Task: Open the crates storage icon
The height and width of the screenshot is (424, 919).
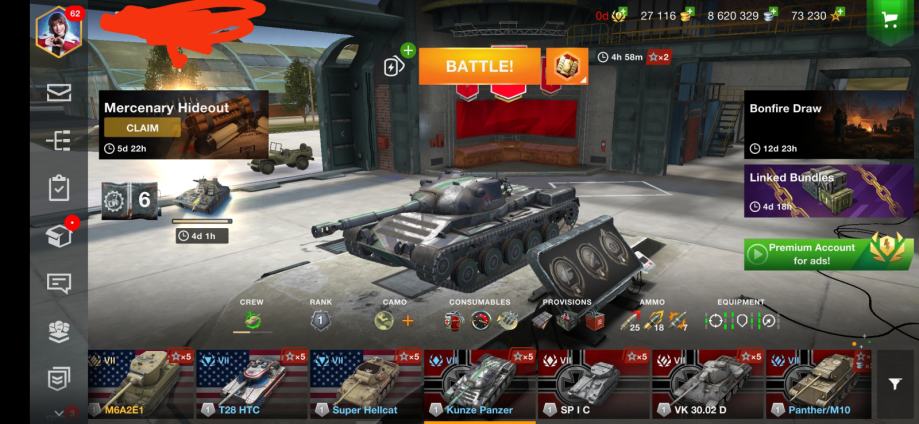Action: click(59, 236)
